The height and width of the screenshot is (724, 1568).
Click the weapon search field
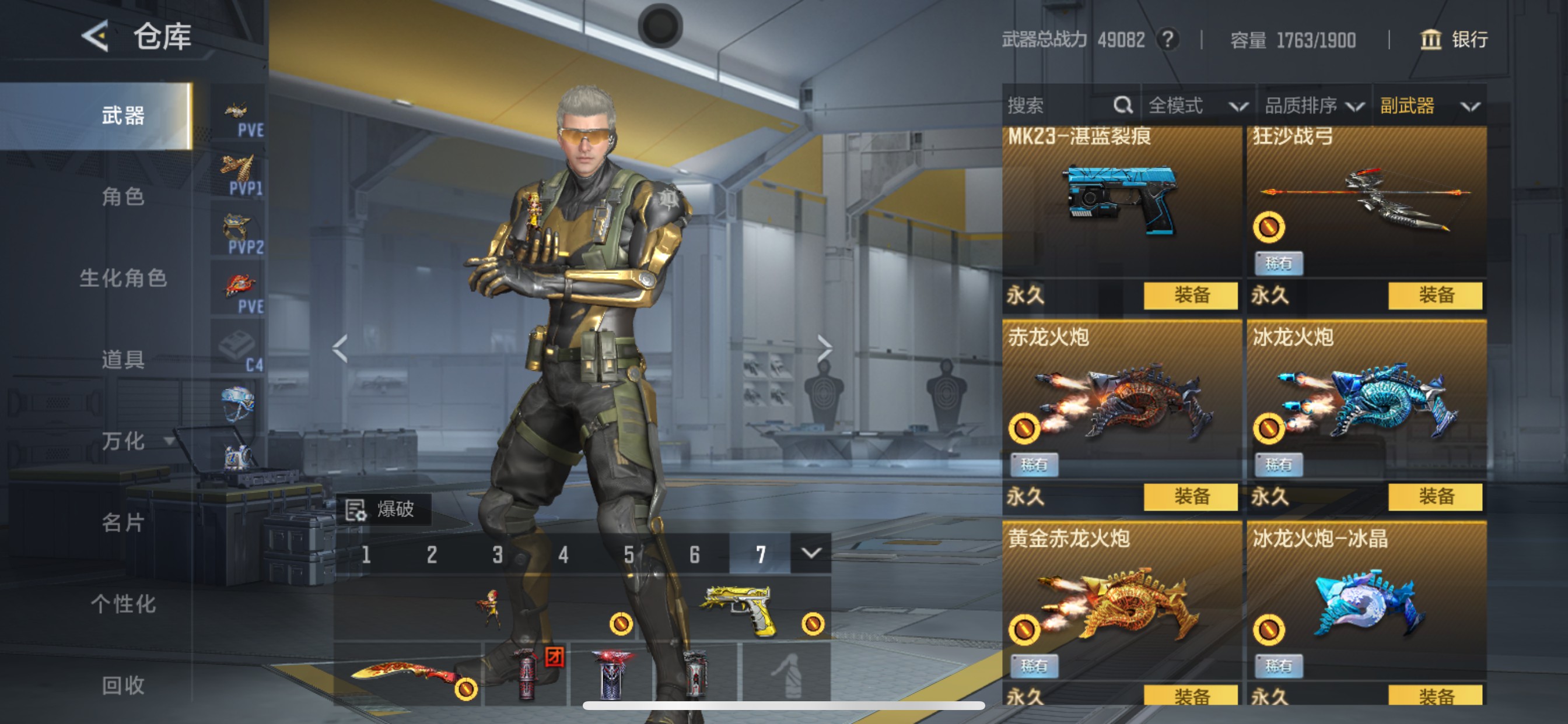tap(1059, 106)
